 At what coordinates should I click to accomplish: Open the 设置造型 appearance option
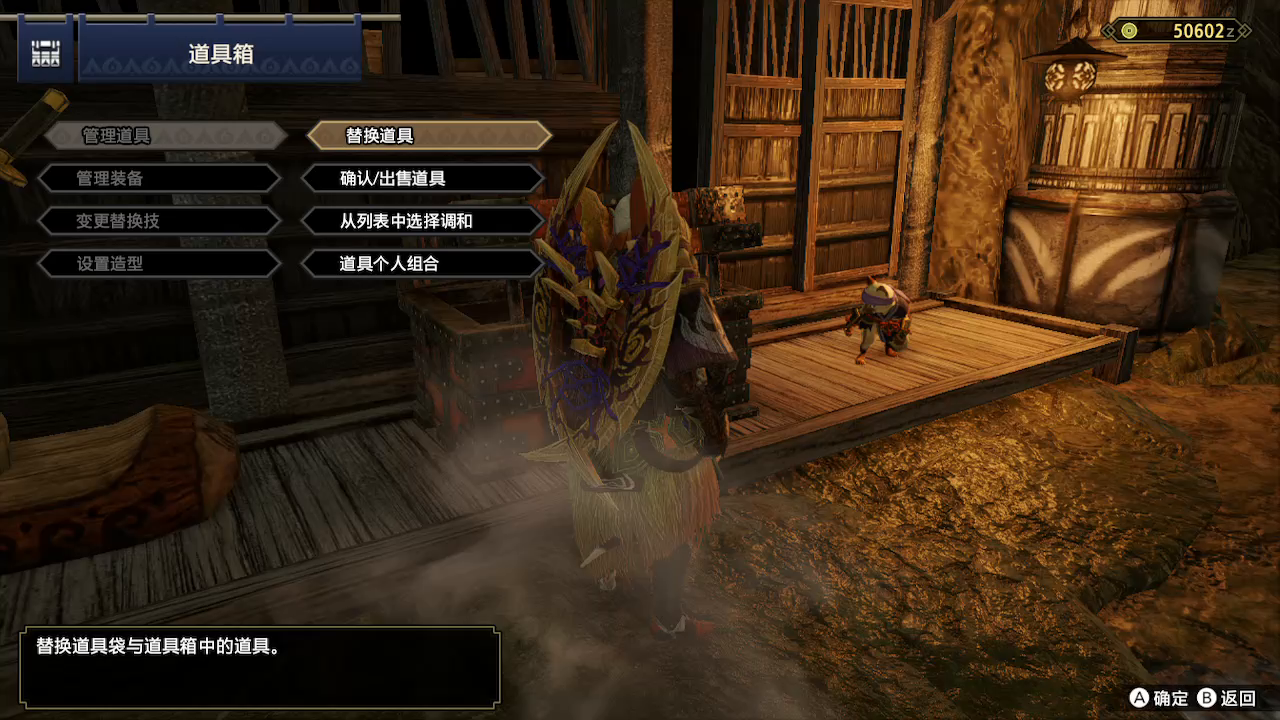point(160,264)
